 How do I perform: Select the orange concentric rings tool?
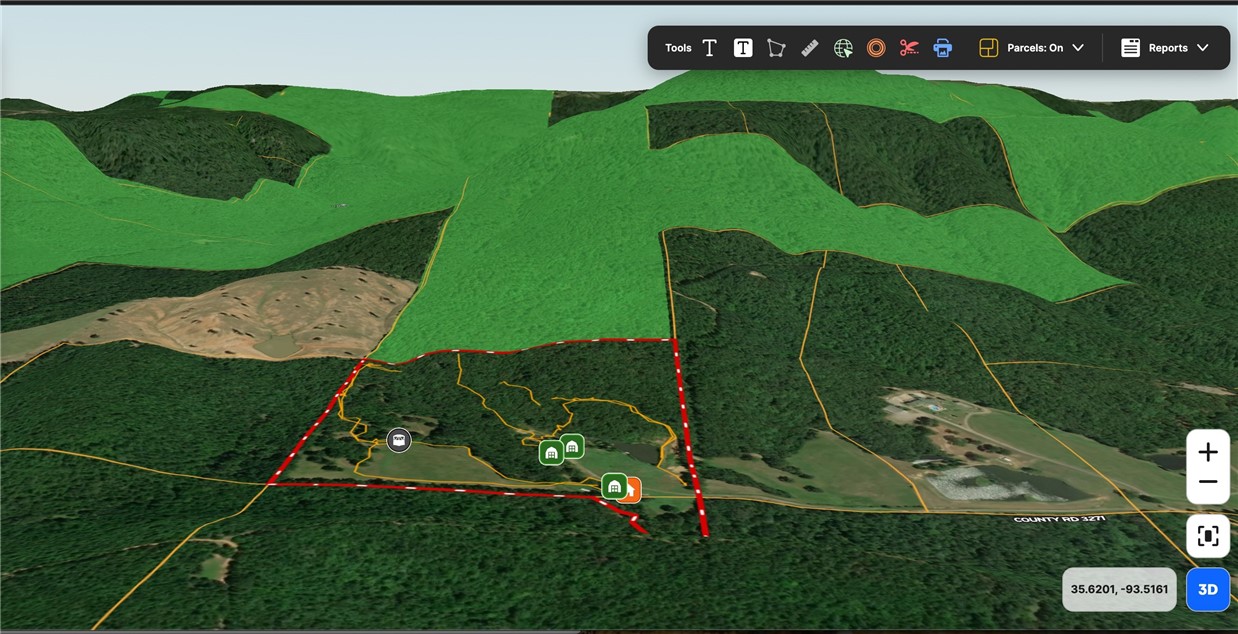click(x=876, y=48)
